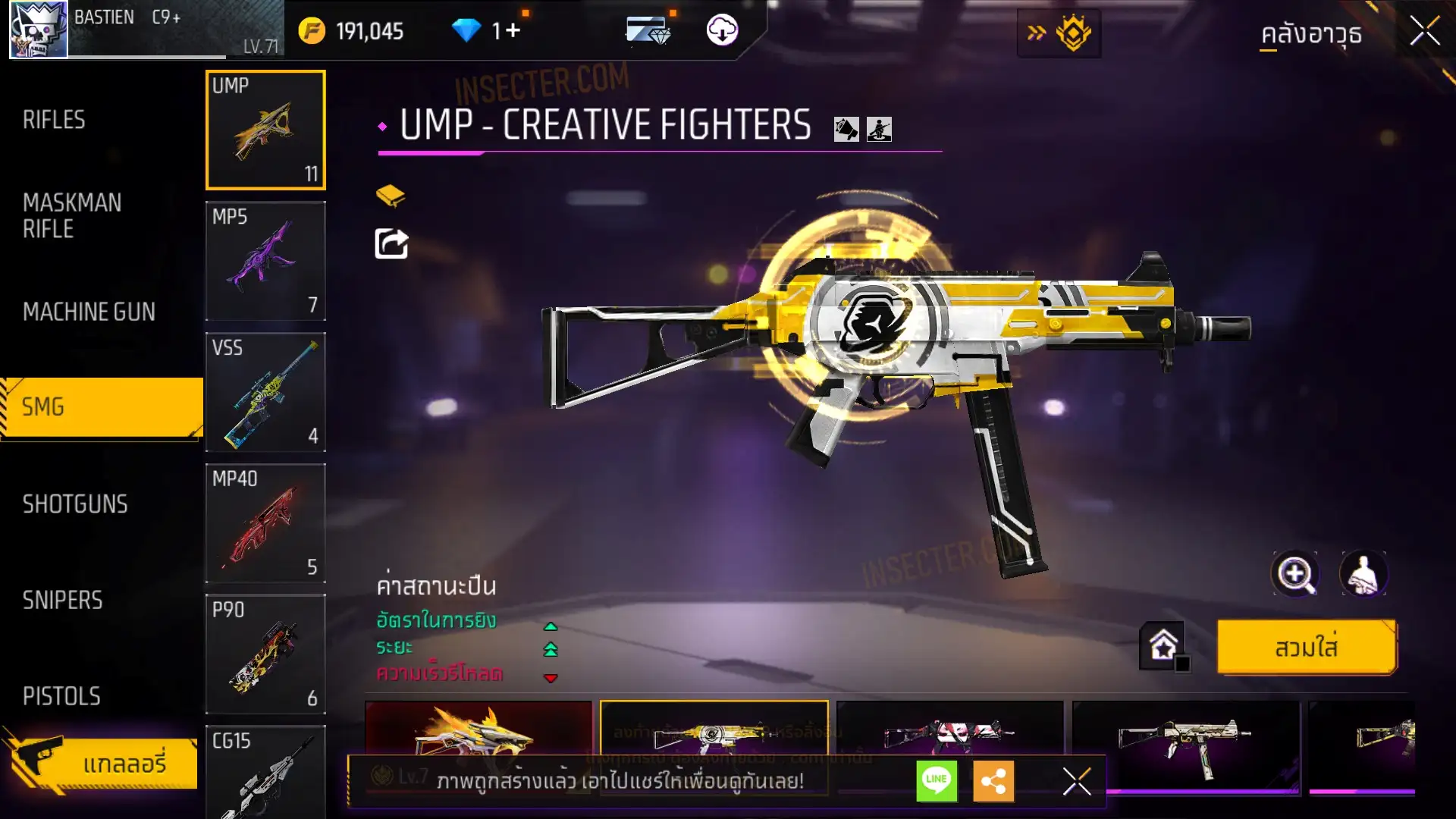This screenshot has height=819, width=1456.
Task: Open the MASKMAN RIFLE category
Action: pyautogui.click(x=72, y=215)
